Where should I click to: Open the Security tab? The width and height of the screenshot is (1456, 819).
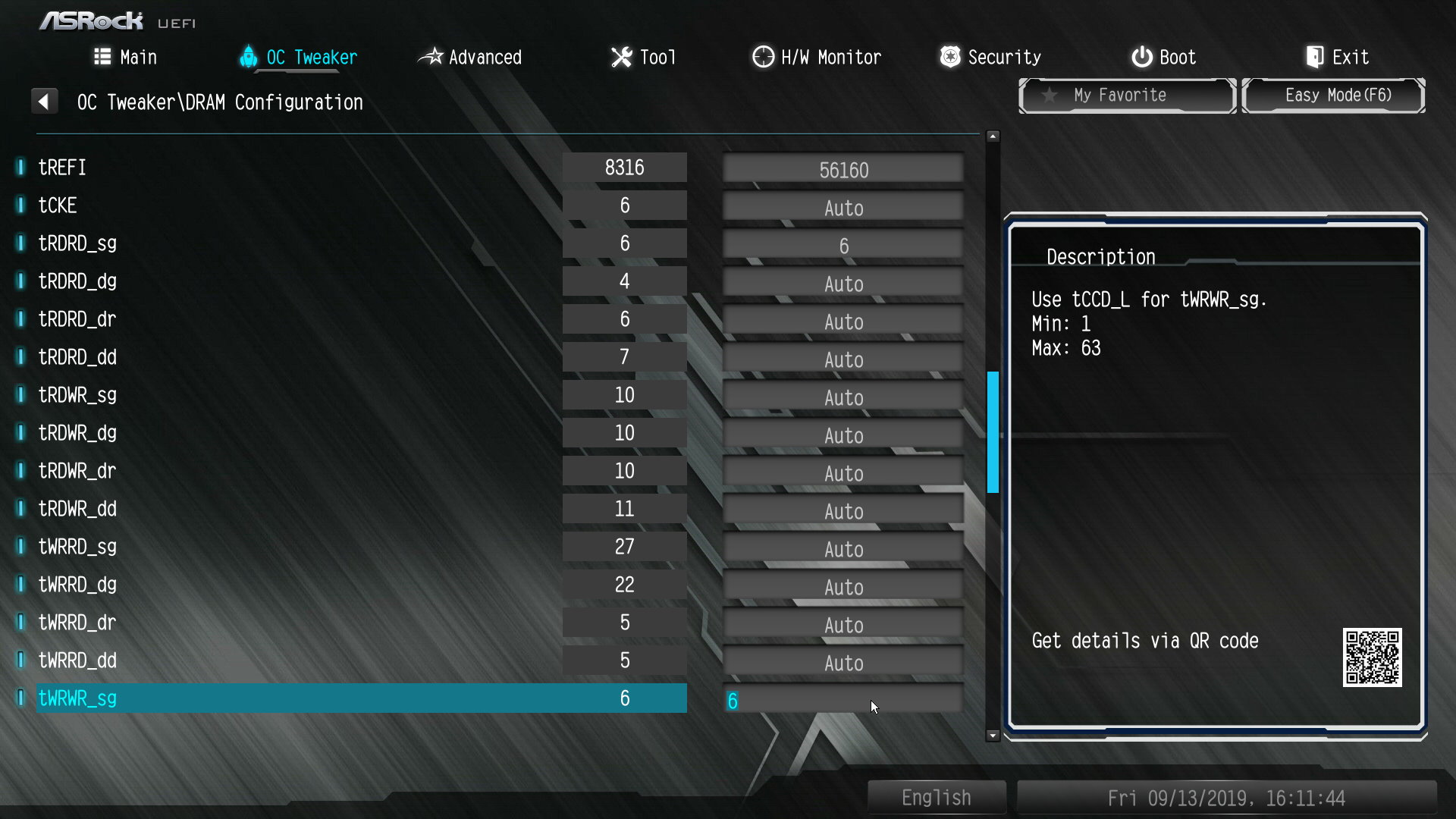click(990, 58)
